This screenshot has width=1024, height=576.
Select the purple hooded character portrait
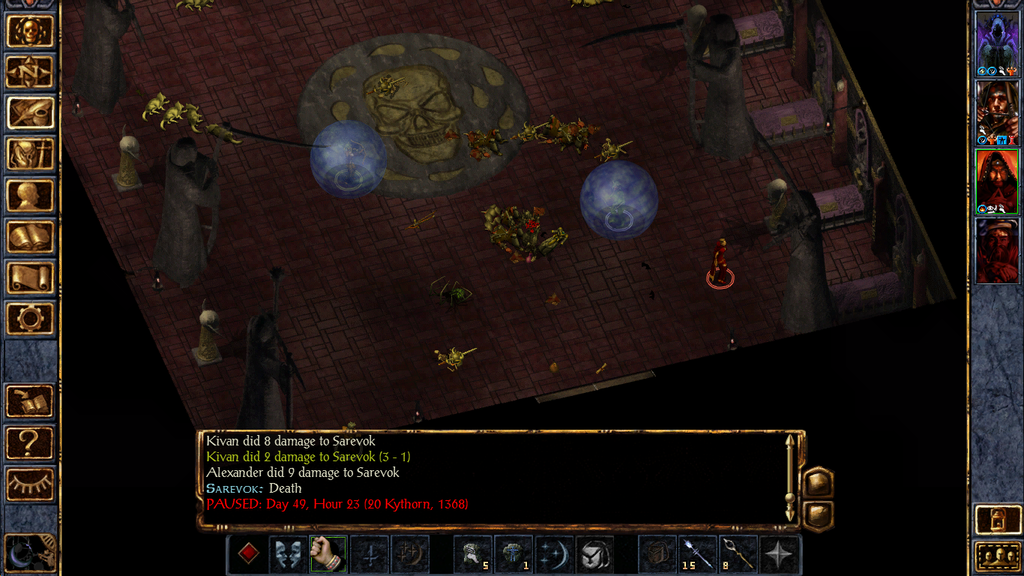996,43
